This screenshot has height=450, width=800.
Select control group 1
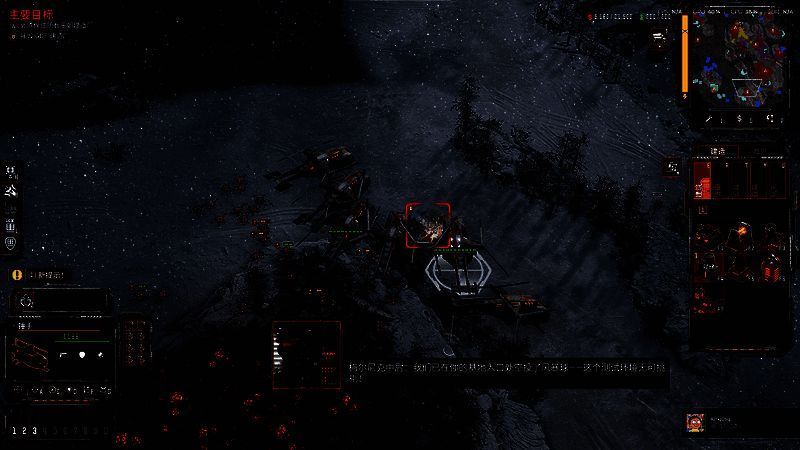pos(12,431)
